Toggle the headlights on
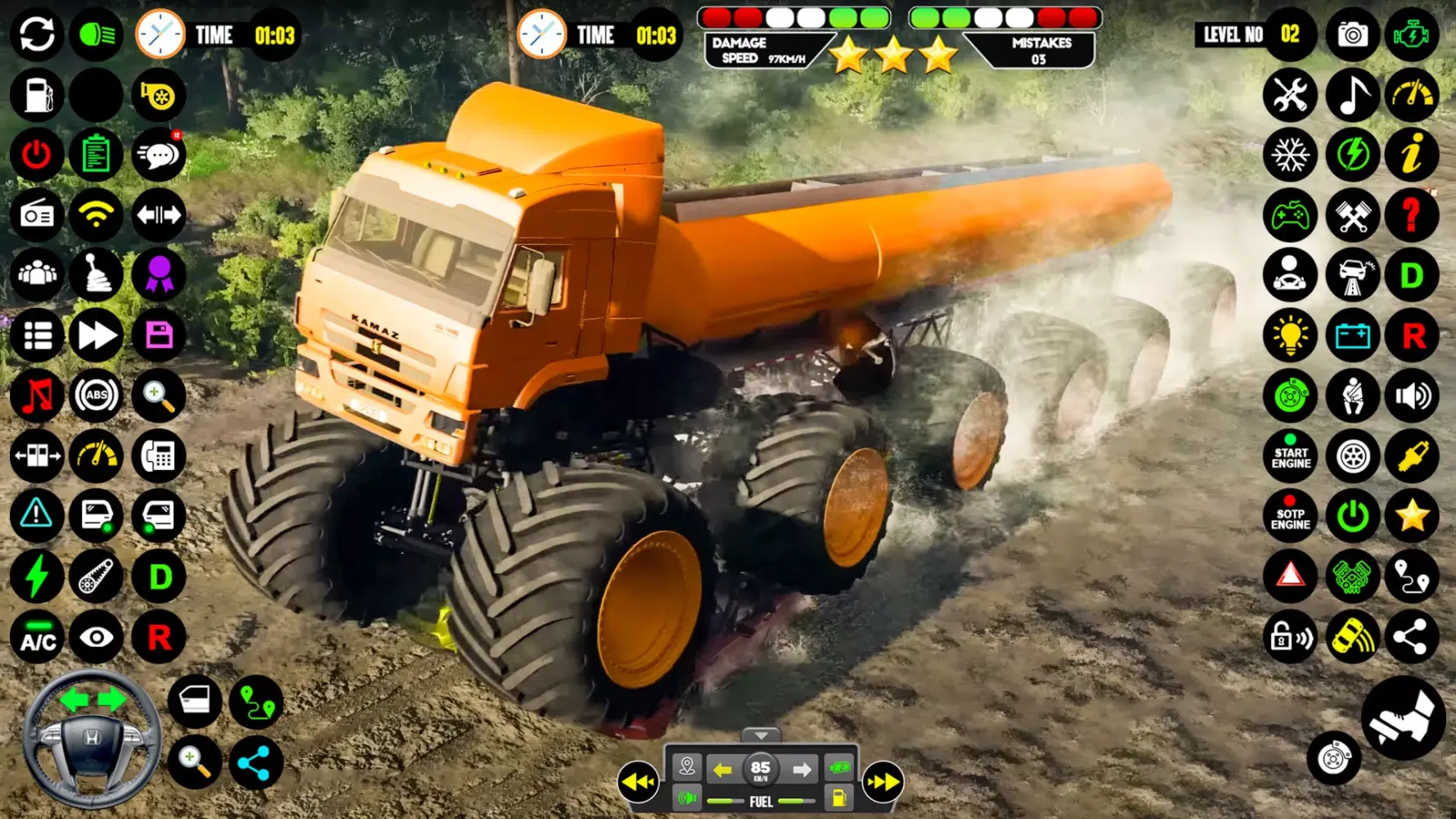This screenshot has width=1456, height=819. (x=97, y=34)
